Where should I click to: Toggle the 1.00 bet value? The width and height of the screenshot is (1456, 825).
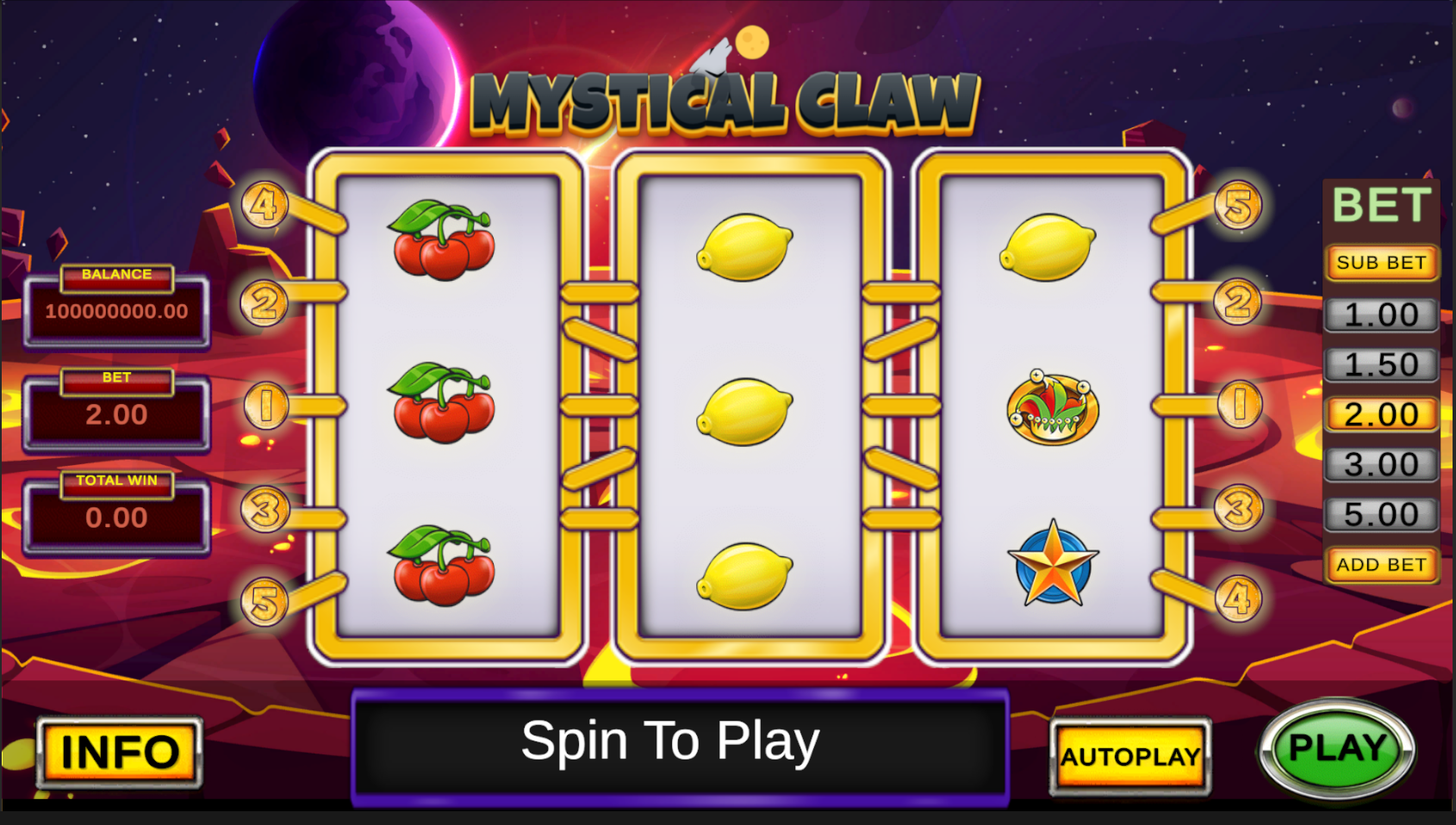click(1380, 313)
